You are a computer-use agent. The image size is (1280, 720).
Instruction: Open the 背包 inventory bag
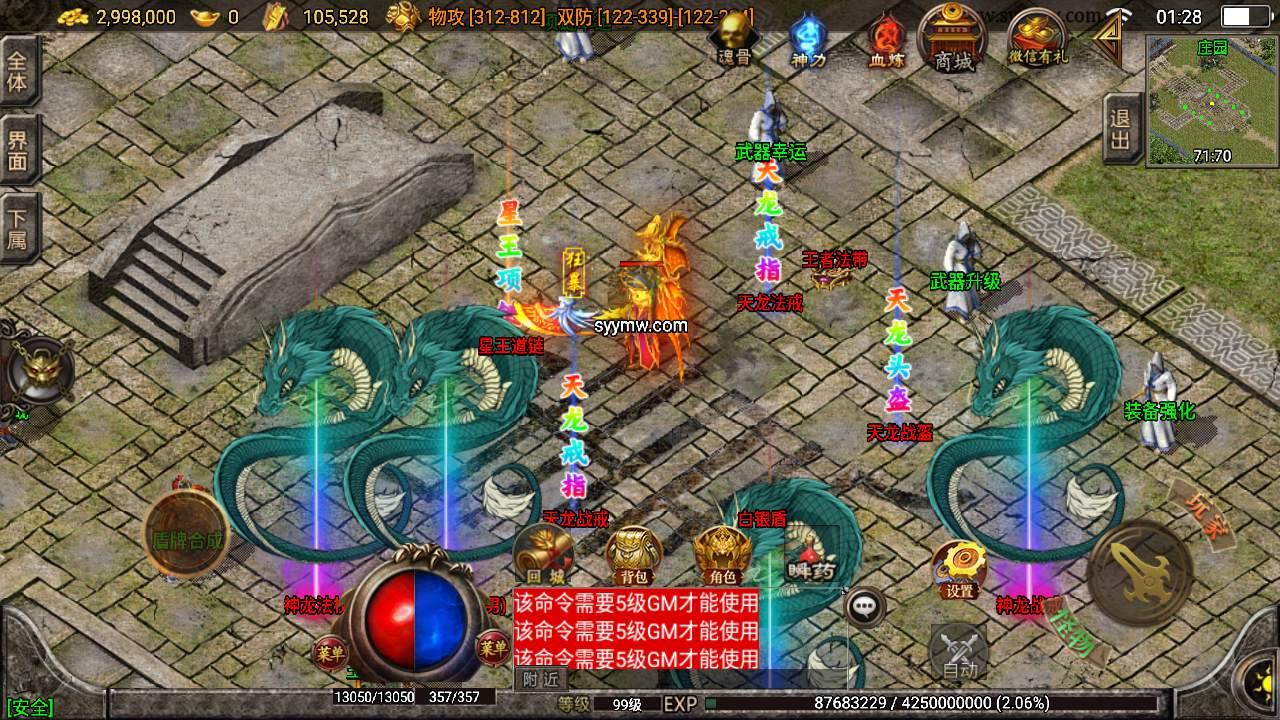[x=635, y=555]
